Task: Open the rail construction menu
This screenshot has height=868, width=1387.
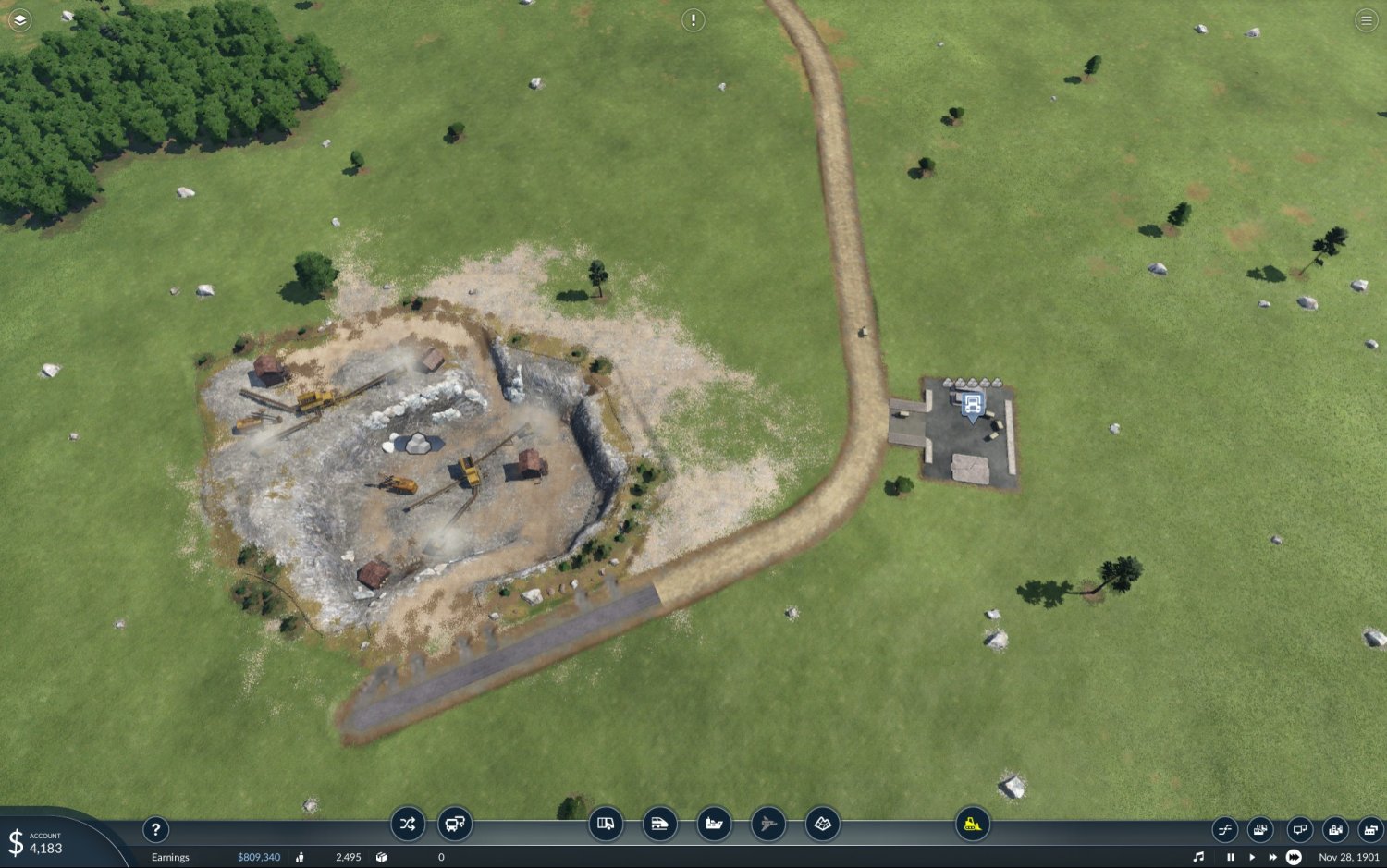Action: (659, 824)
